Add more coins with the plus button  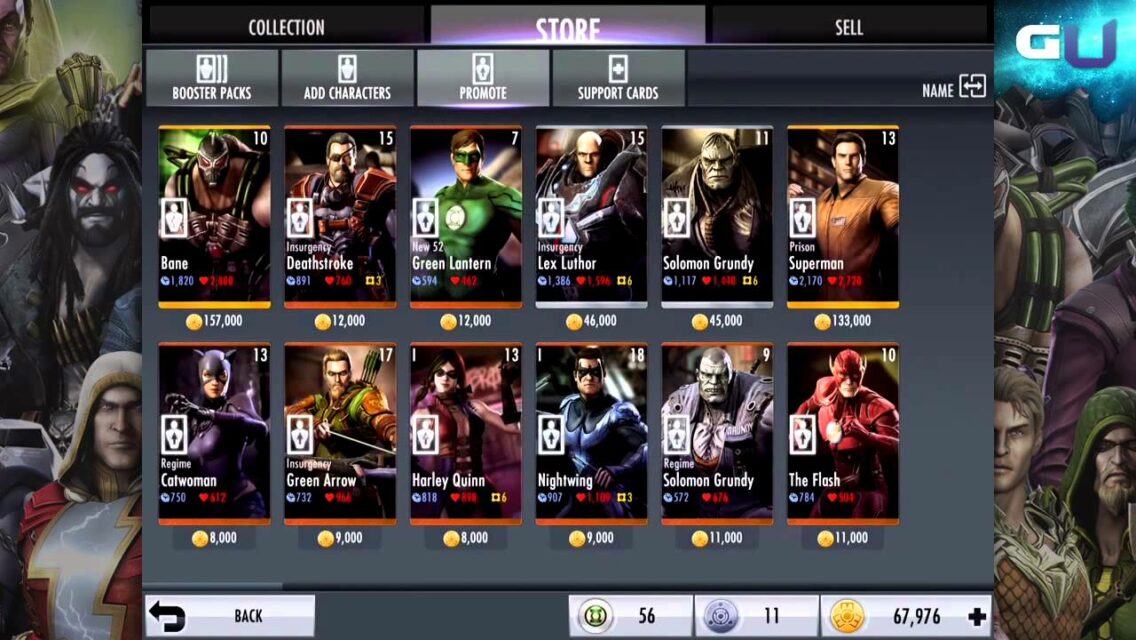tap(977, 617)
